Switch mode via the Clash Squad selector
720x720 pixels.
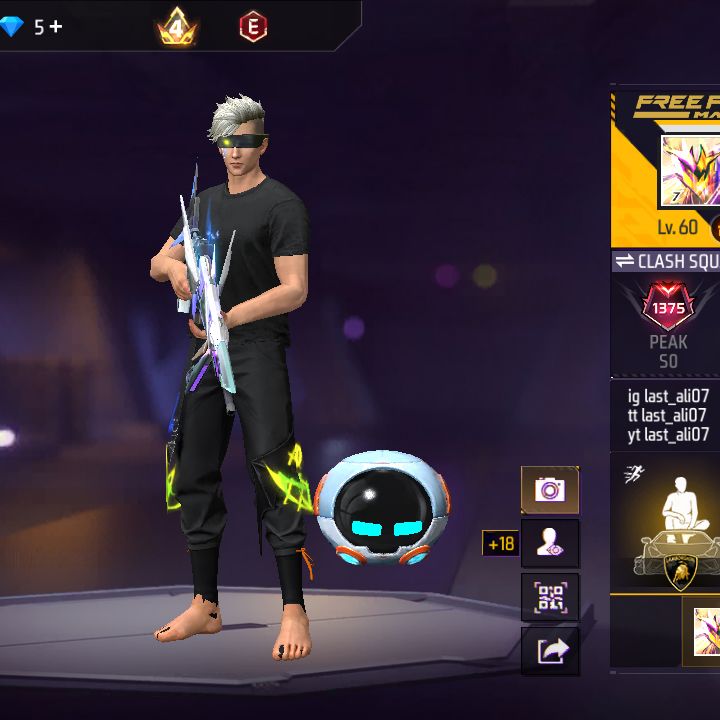click(x=666, y=261)
